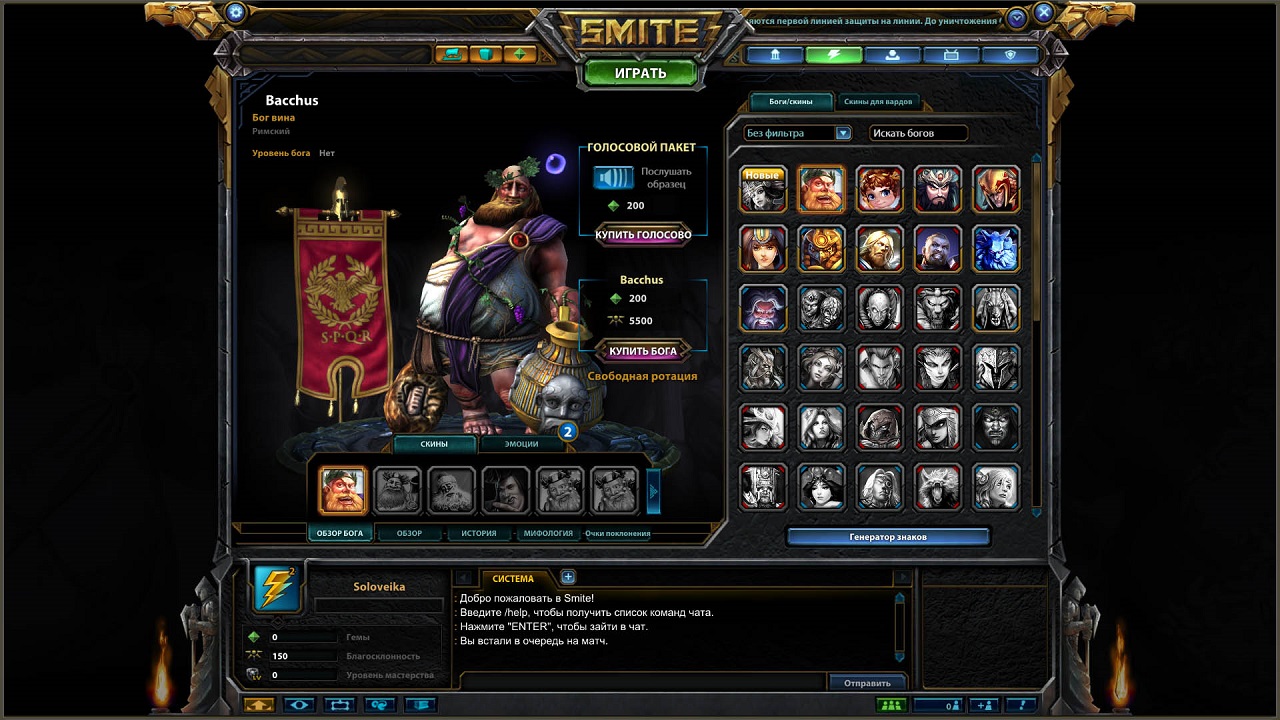Switch to the Скины для вардов tab

[877, 101]
